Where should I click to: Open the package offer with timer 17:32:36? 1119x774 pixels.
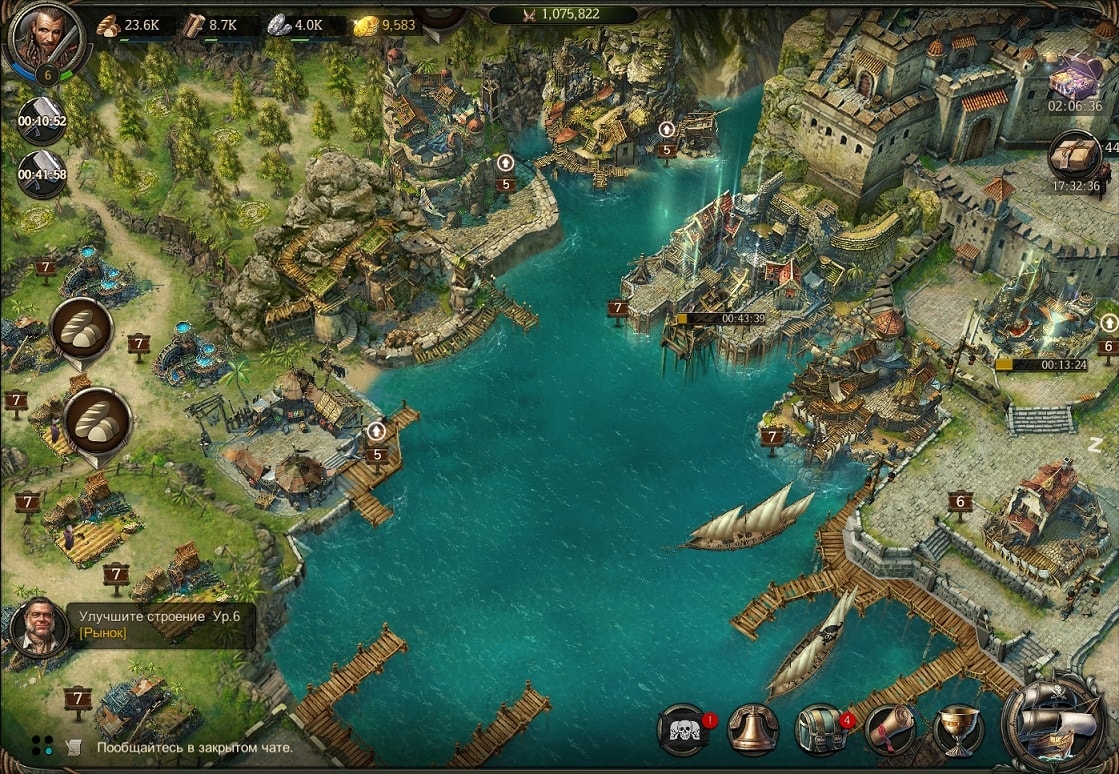(1075, 158)
